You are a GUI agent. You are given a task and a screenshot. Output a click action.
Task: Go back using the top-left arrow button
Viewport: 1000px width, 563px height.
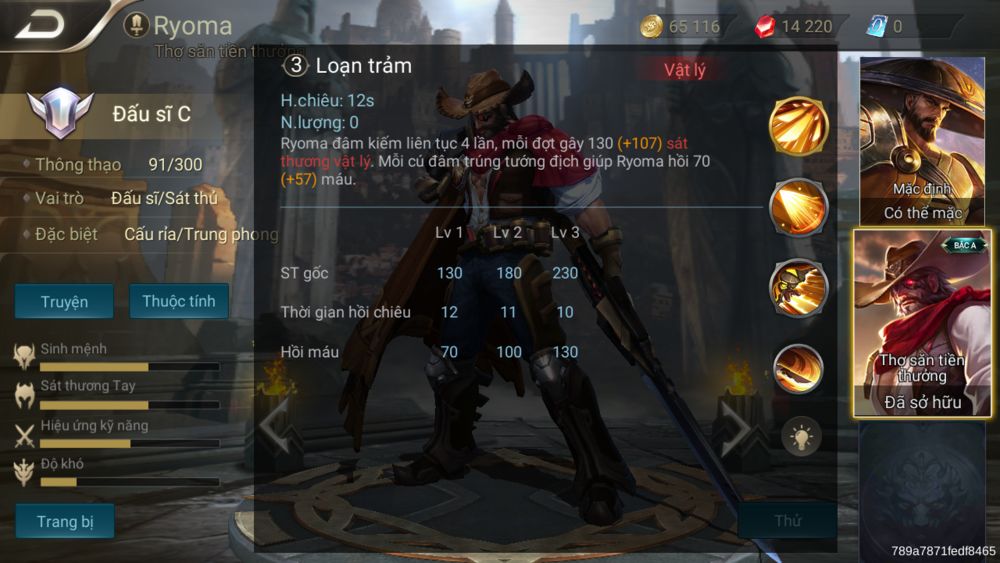click(40, 24)
